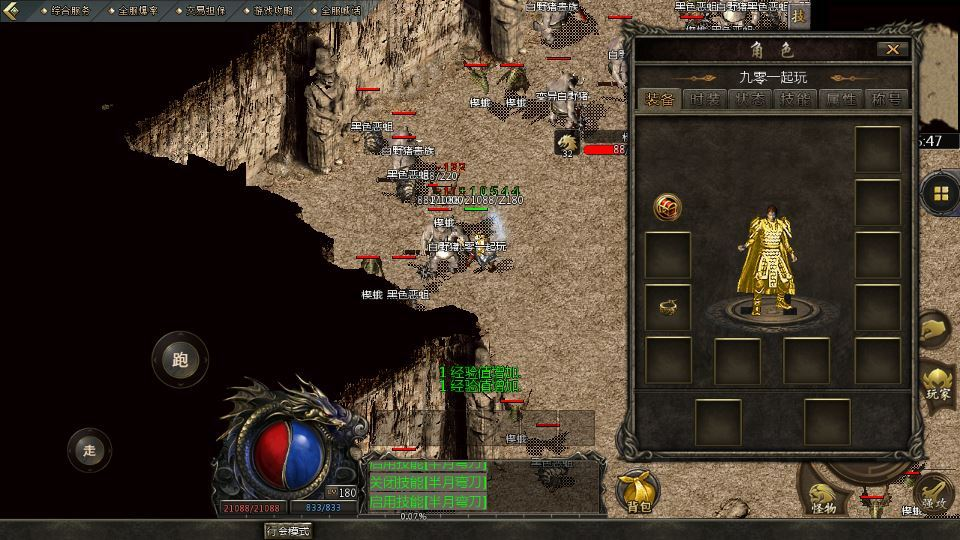Viewport: 960px width, 540px height.
Task: Tap the 怪物 monster target button
Action: tap(823, 497)
